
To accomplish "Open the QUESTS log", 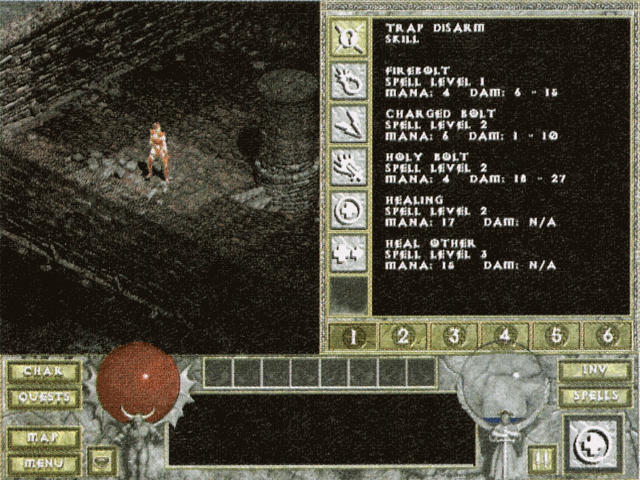I will pyautogui.click(x=44, y=397).
